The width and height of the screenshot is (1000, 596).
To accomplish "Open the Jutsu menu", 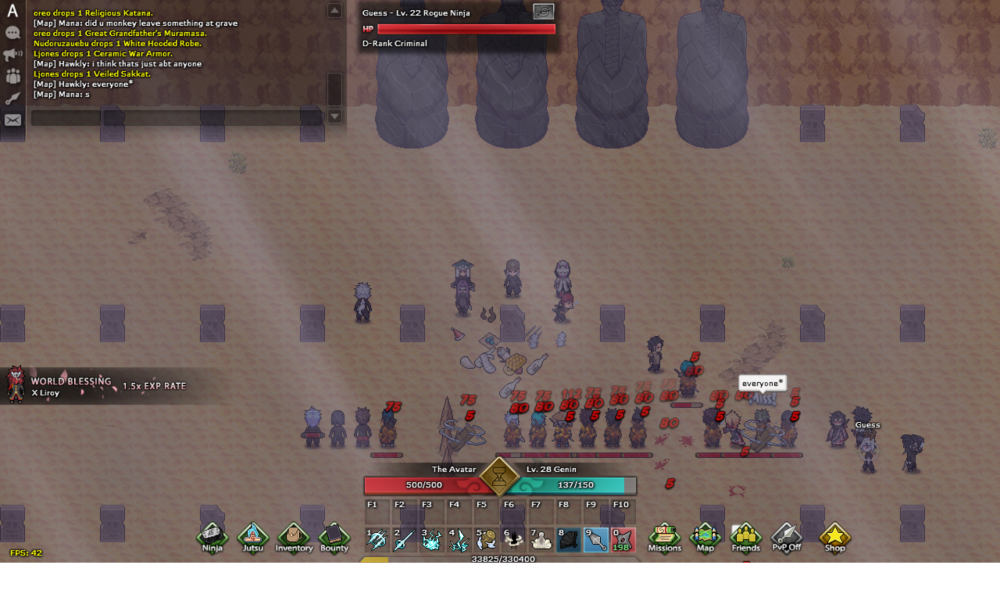I will pyautogui.click(x=252, y=537).
